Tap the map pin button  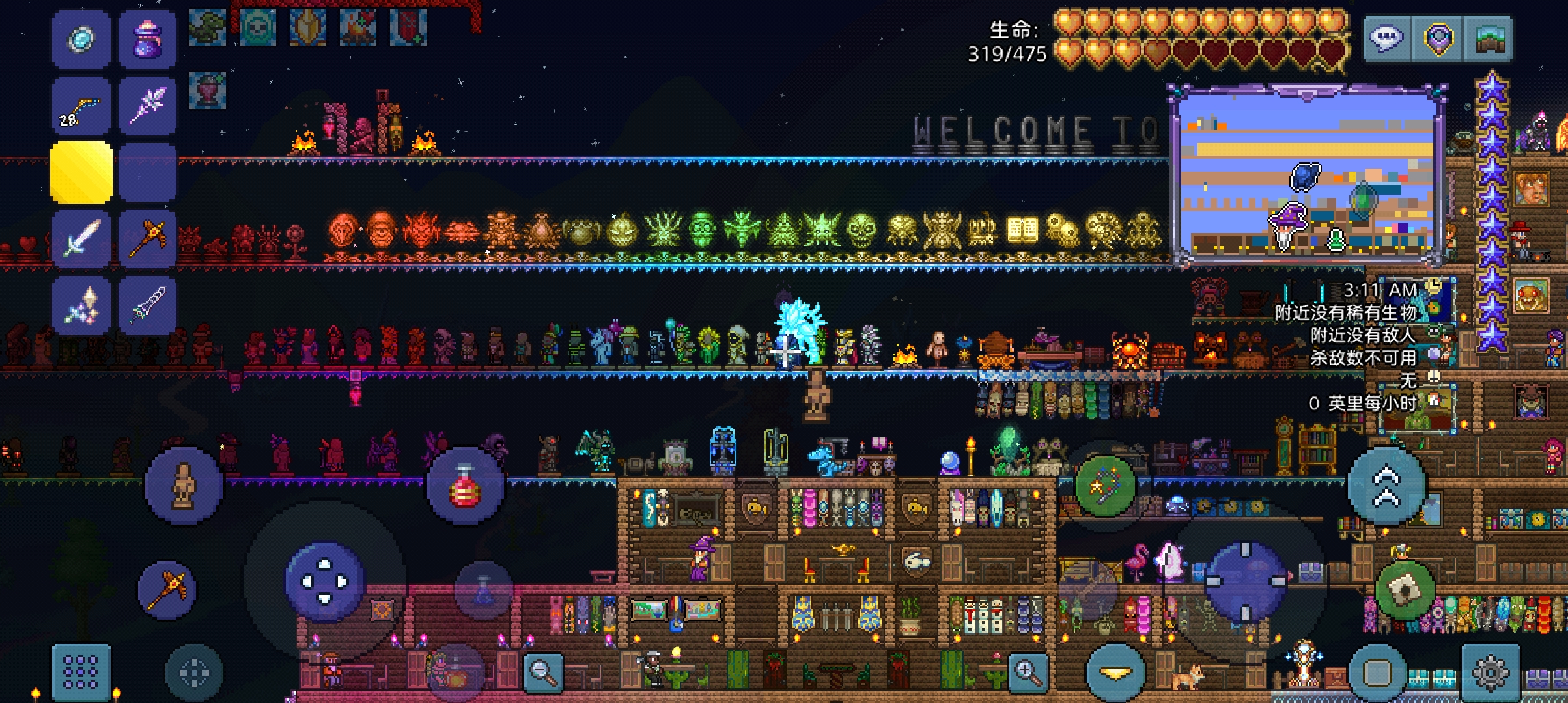[1438, 38]
